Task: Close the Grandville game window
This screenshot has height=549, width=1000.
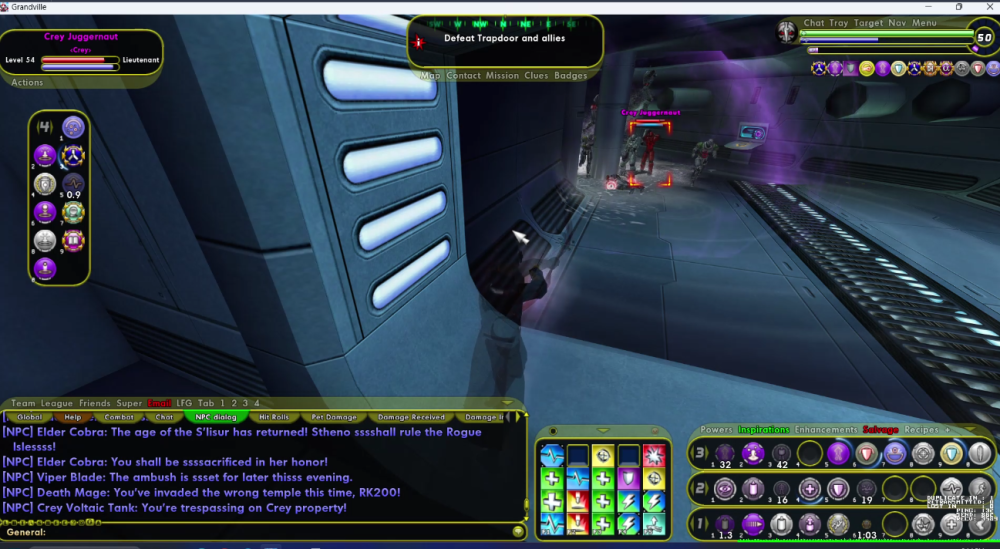Action: click(986, 7)
